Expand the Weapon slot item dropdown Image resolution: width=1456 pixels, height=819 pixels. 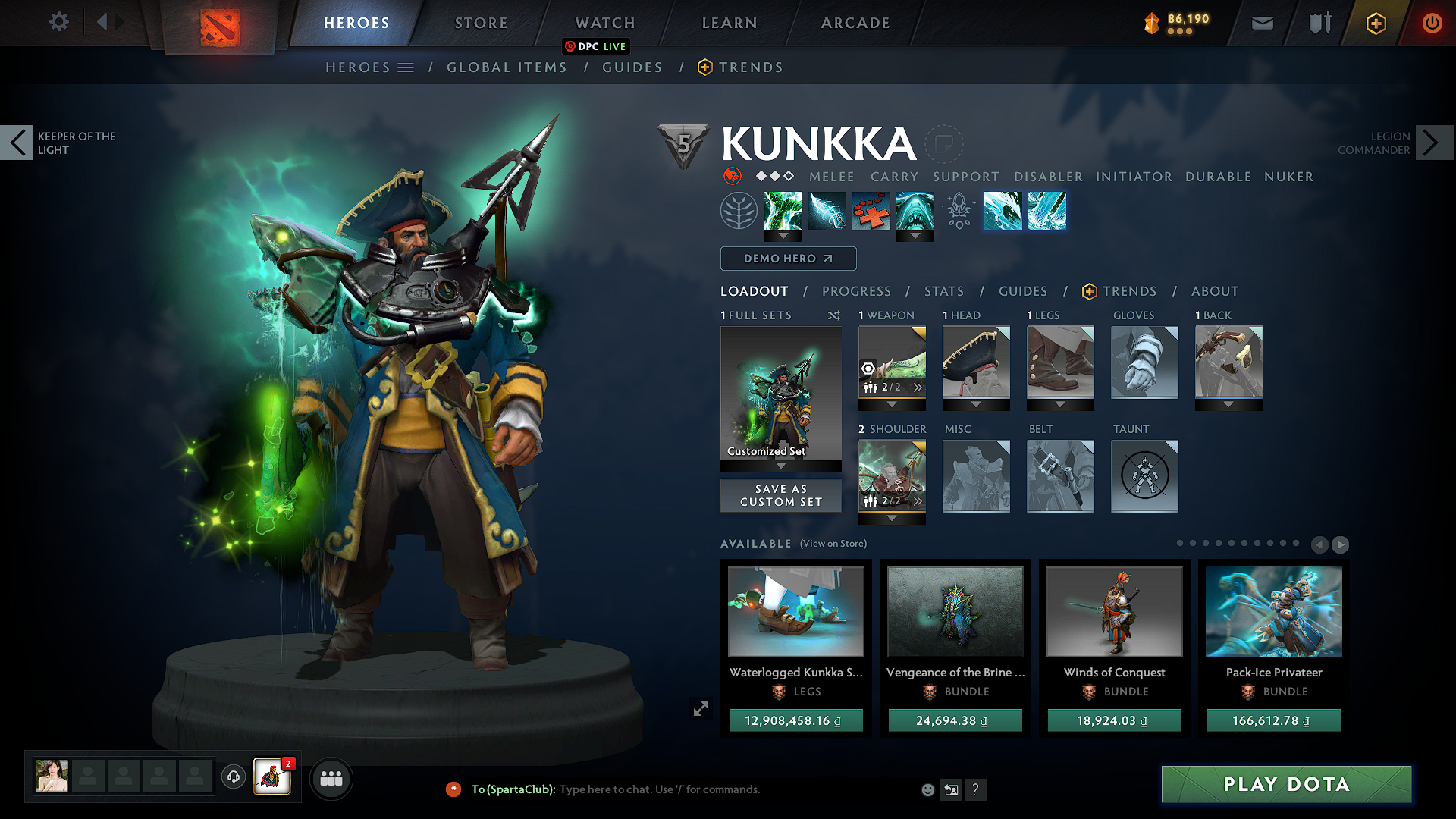pos(892,404)
